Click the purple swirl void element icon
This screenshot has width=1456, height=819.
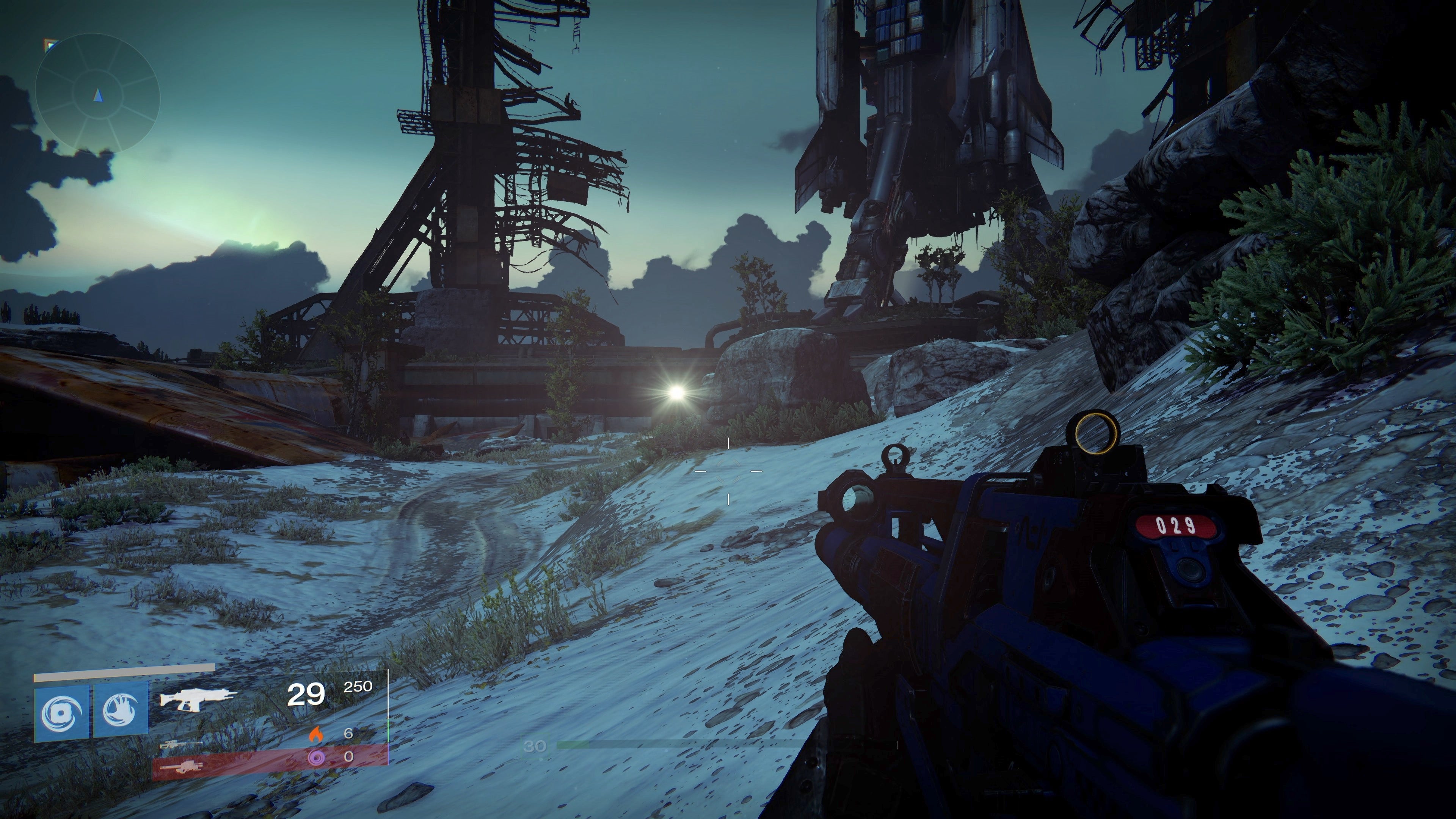point(315,757)
